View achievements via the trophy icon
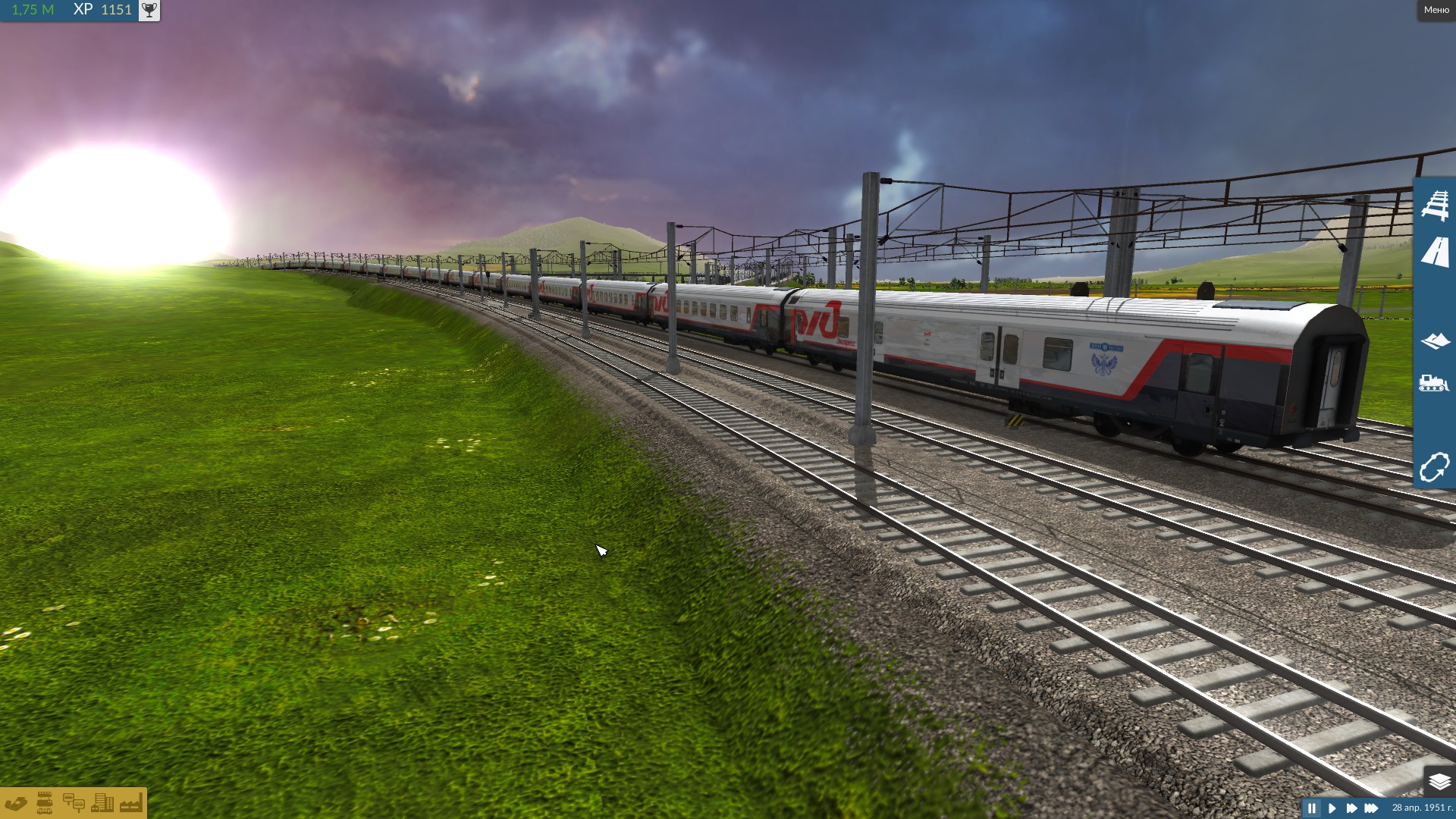This screenshot has height=819, width=1456. (149, 10)
